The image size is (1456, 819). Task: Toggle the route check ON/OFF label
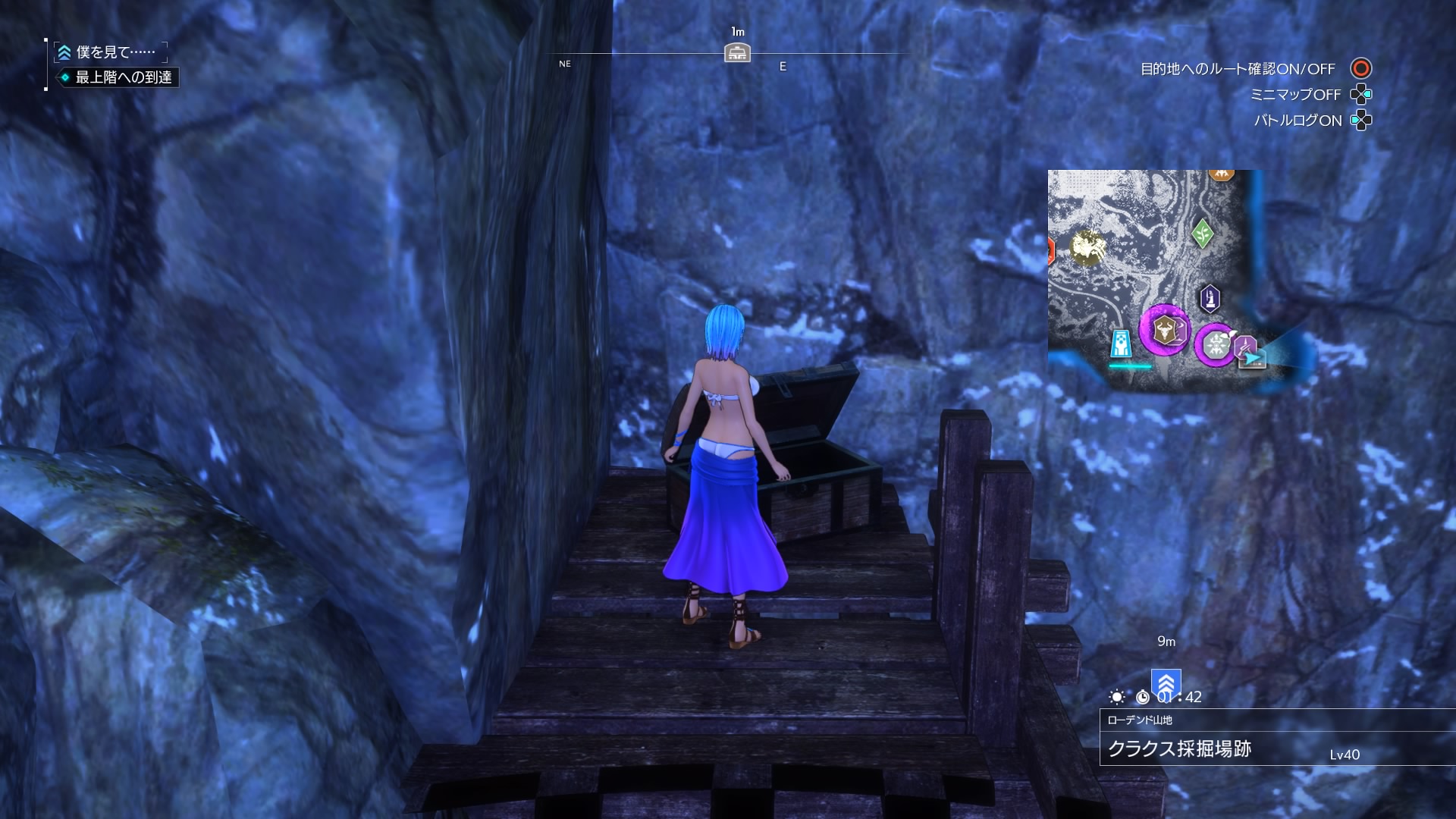click(1238, 69)
